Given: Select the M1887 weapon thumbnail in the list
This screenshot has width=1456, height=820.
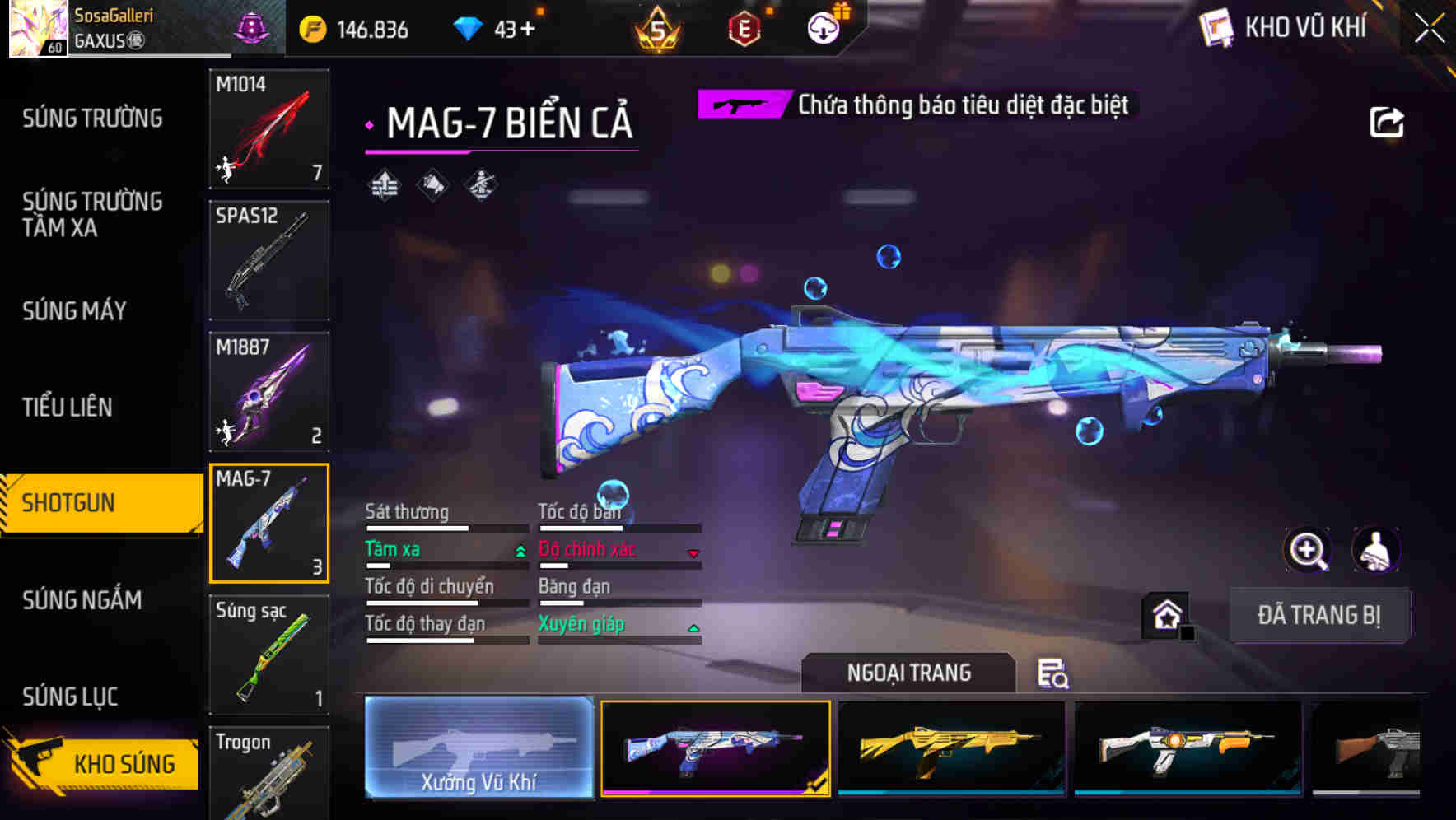Looking at the screenshot, I should tap(269, 391).
